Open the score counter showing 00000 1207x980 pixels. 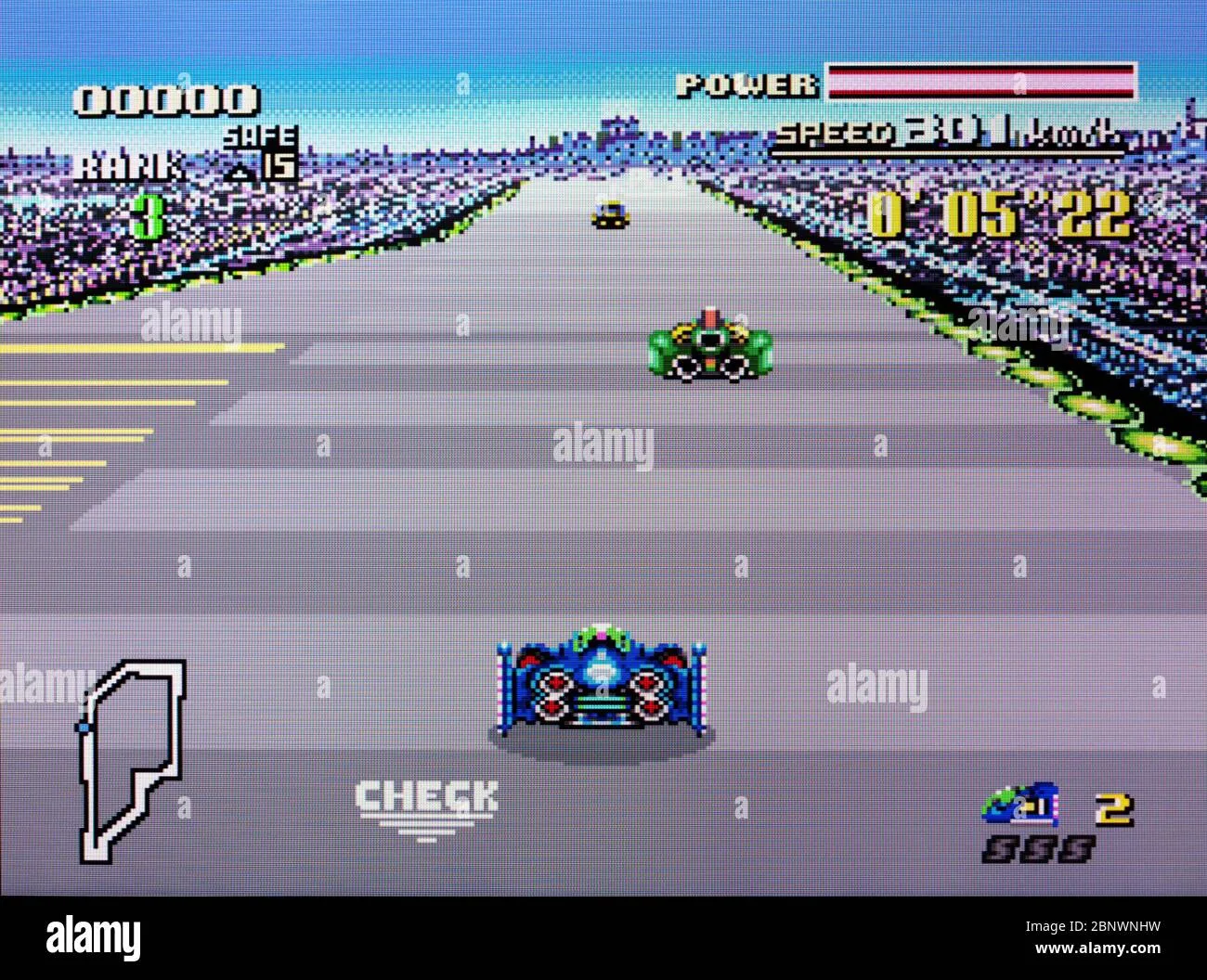pos(167,96)
